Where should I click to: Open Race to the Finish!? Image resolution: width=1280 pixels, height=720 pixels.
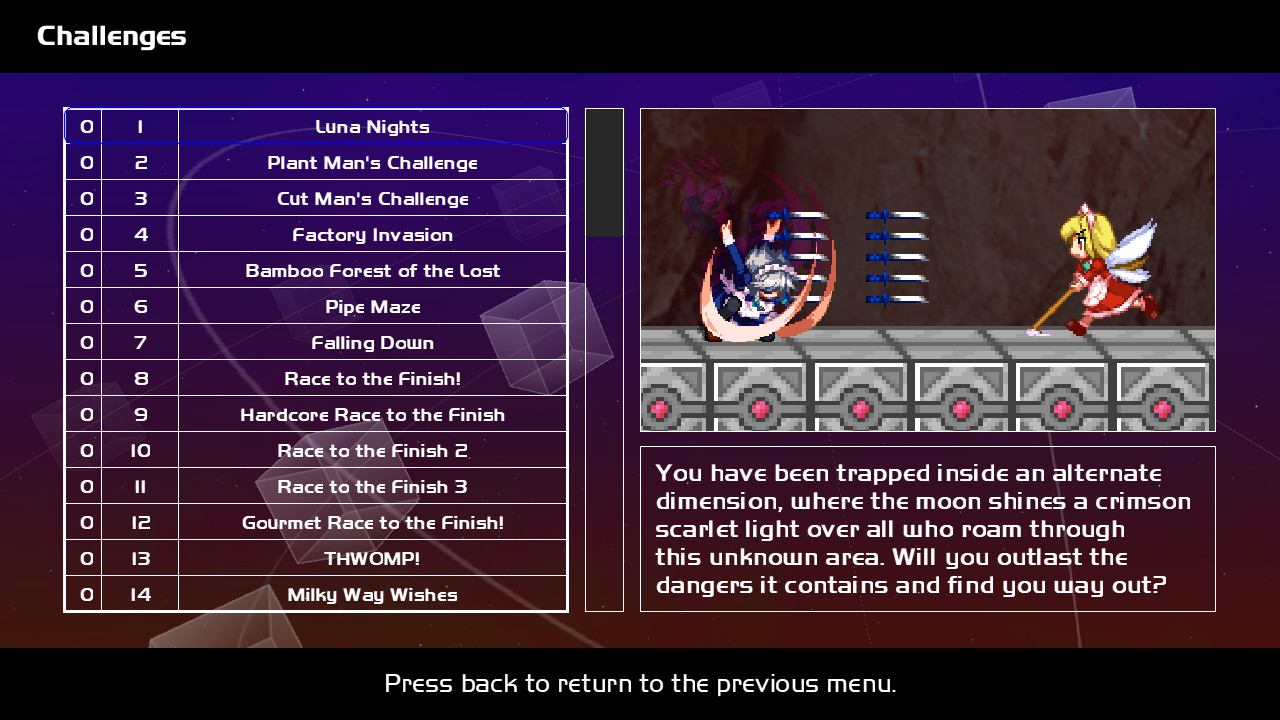click(x=373, y=379)
